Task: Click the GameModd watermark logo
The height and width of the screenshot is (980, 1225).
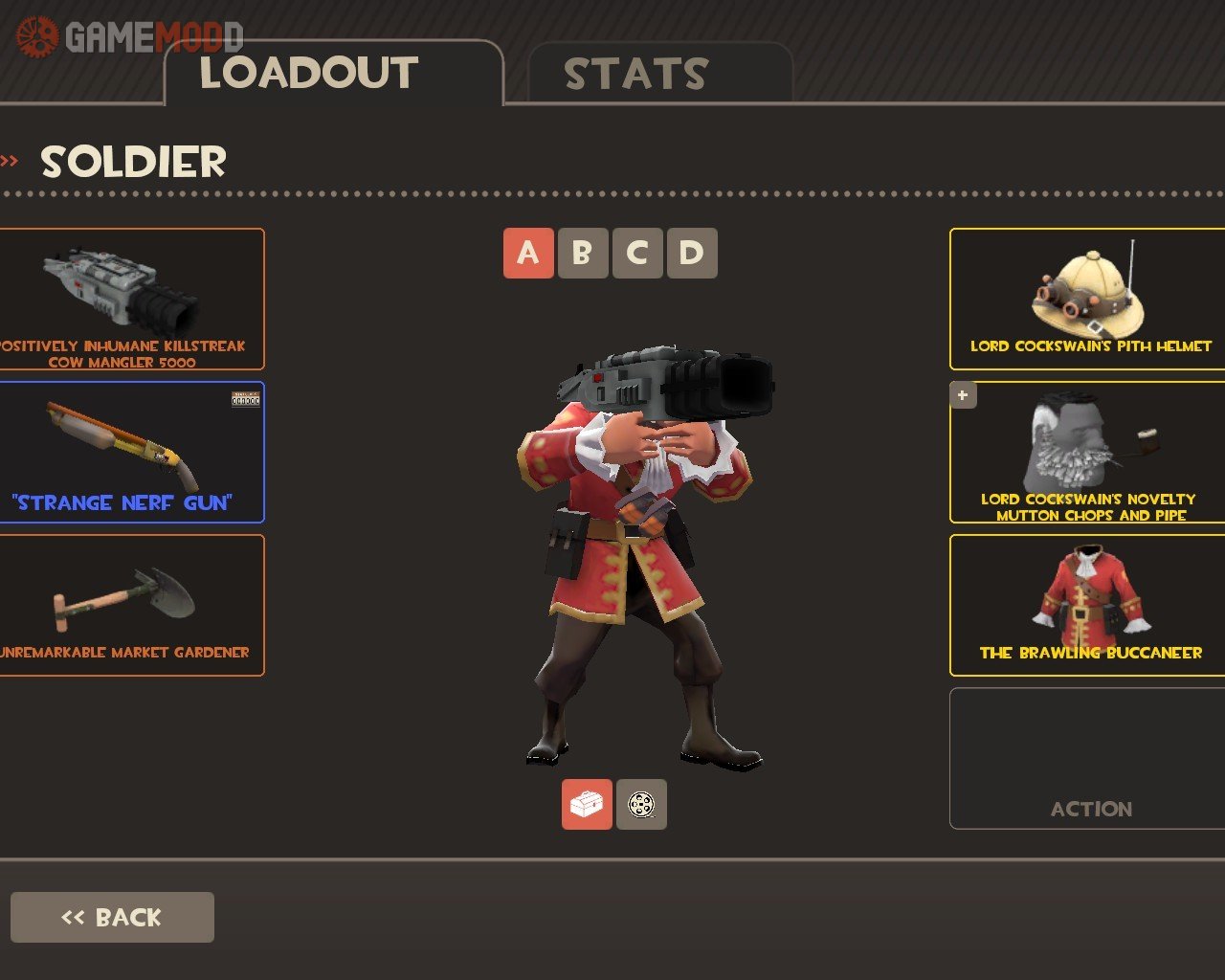Action: coord(129,37)
